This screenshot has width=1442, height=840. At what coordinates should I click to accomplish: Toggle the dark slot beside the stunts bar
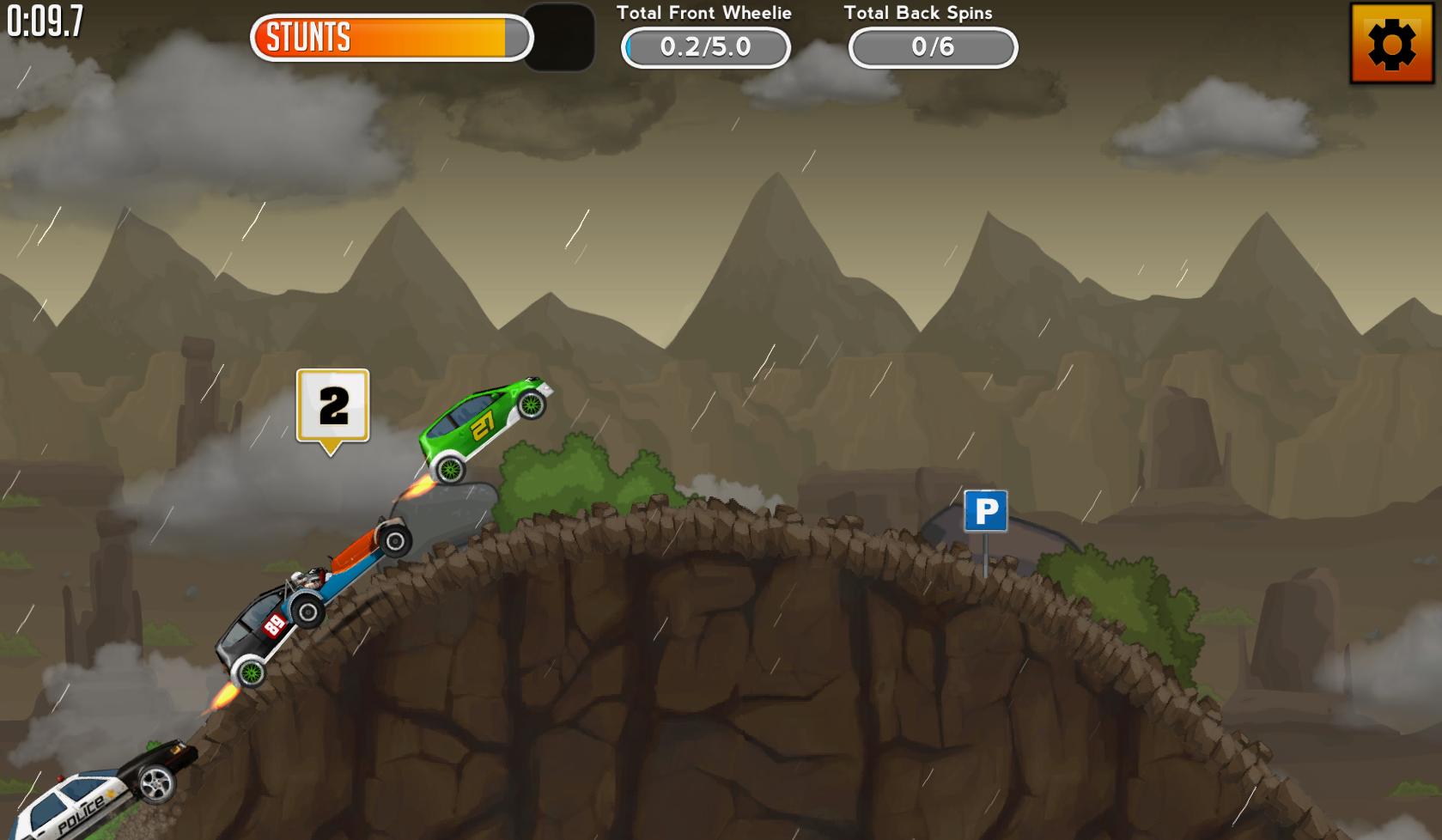pyautogui.click(x=559, y=39)
